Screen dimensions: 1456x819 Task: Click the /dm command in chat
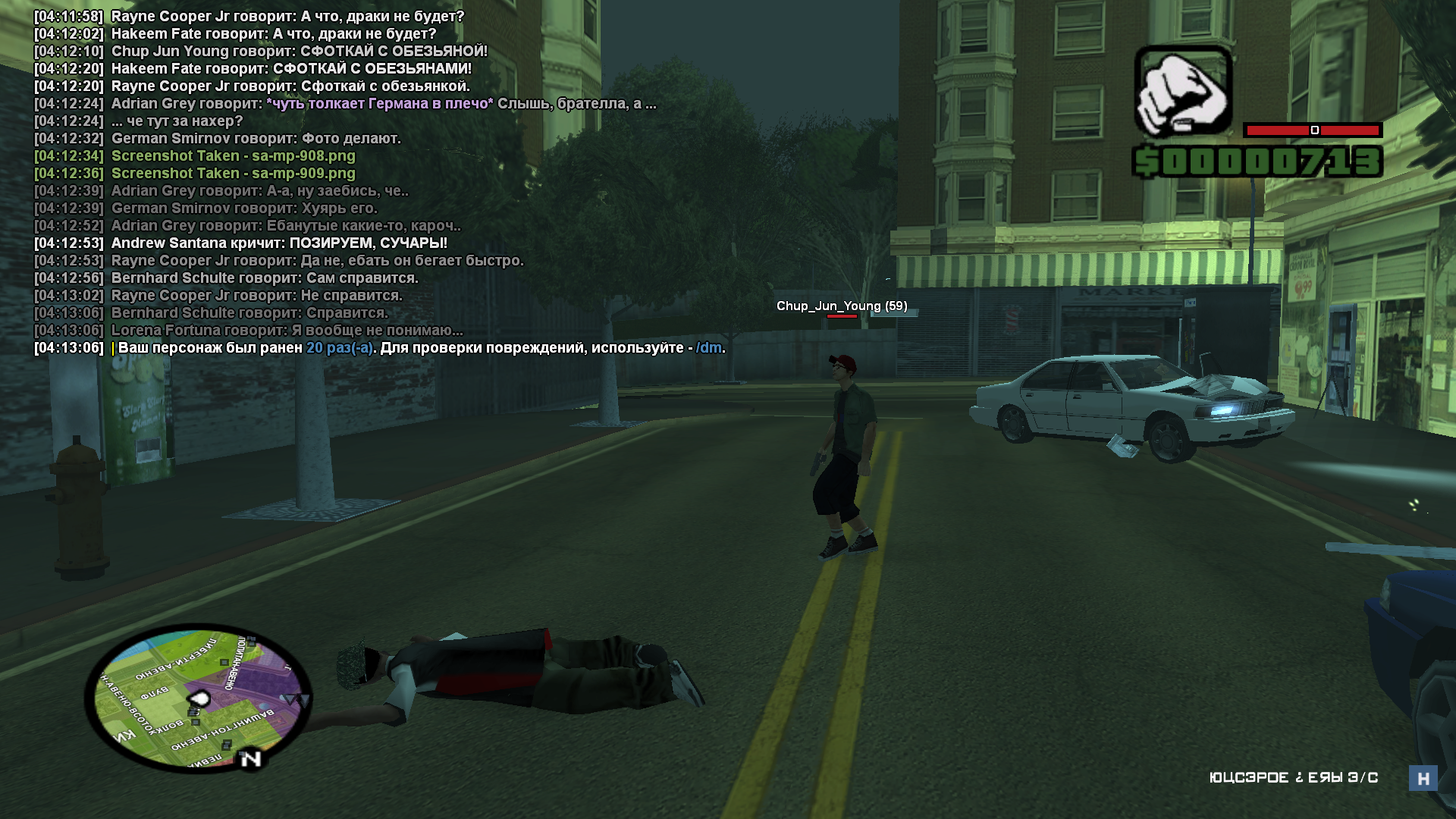(x=708, y=348)
